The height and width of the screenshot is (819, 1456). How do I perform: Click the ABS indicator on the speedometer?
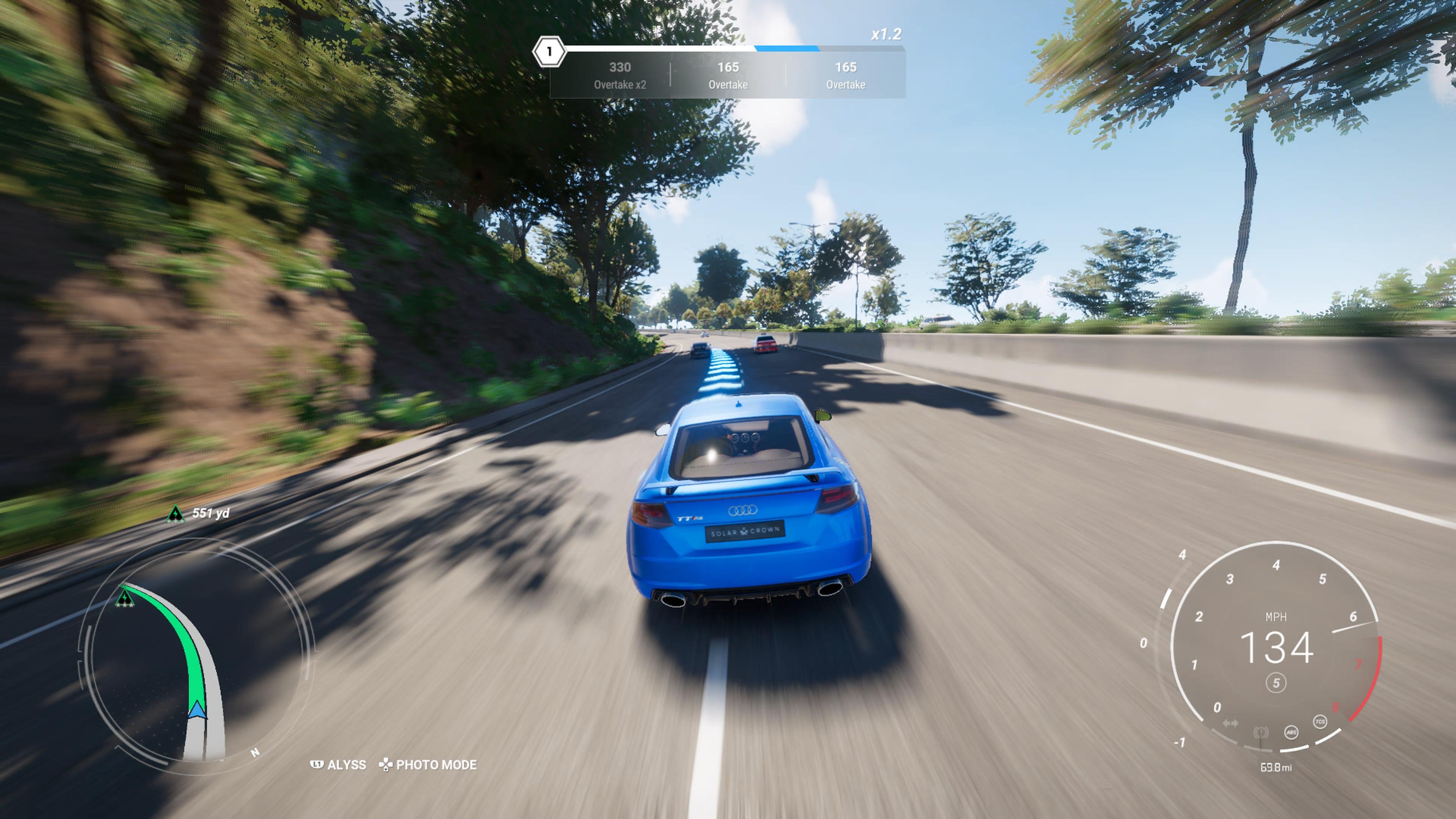tap(1291, 733)
